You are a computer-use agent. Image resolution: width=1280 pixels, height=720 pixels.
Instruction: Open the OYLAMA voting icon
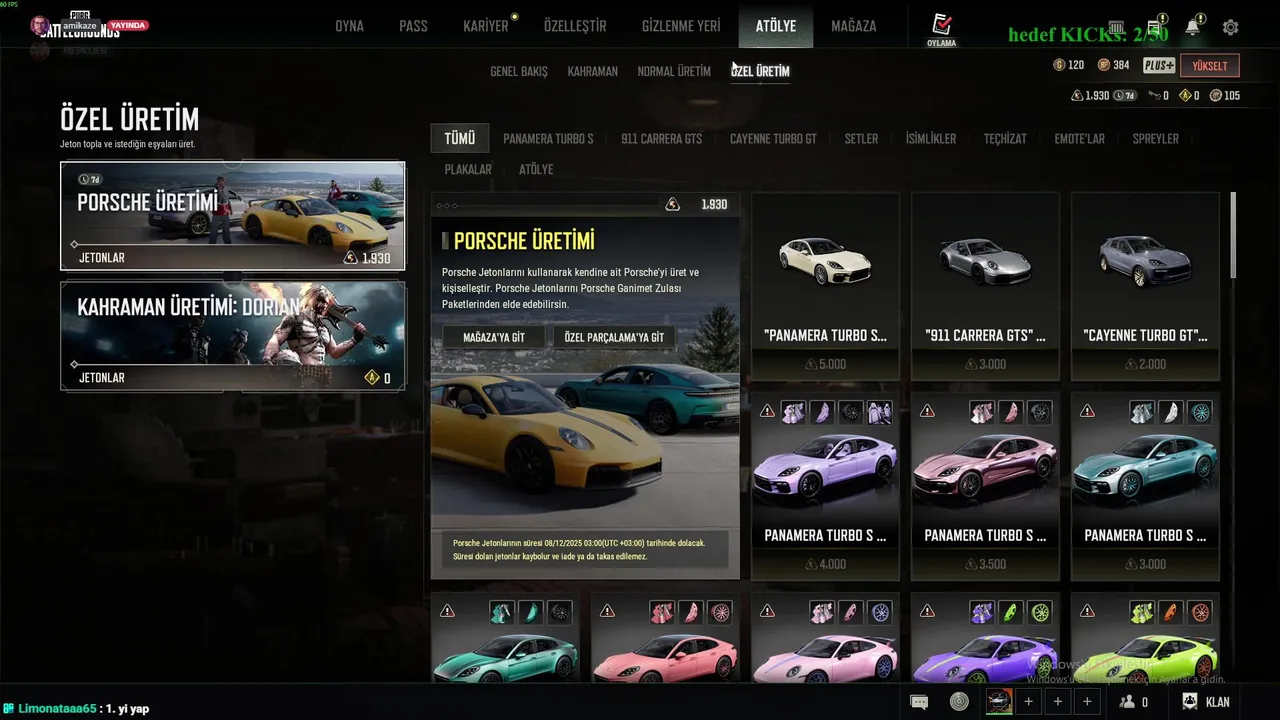click(x=941, y=30)
